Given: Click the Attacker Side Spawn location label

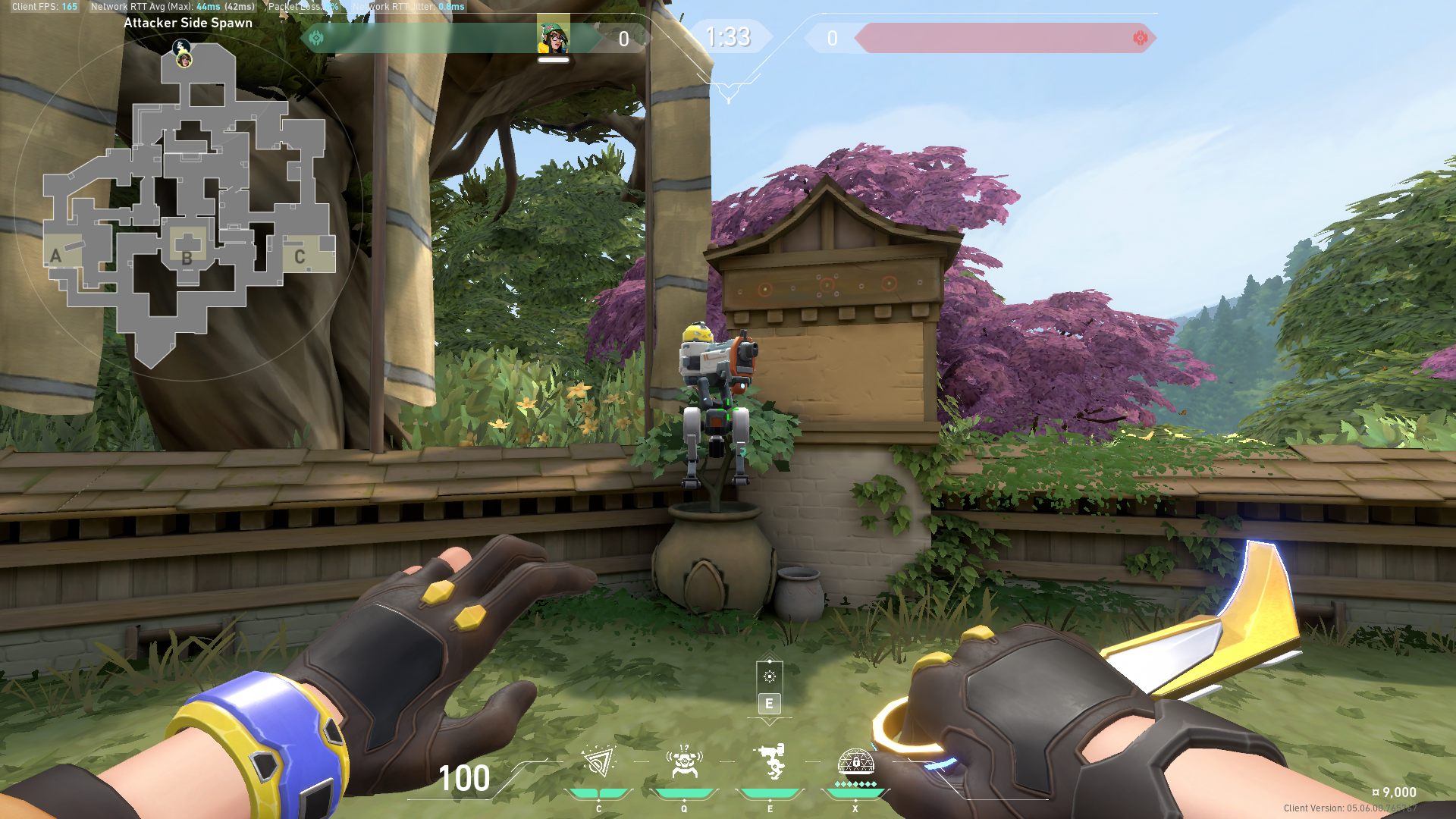Looking at the screenshot, I should [188, 23].
